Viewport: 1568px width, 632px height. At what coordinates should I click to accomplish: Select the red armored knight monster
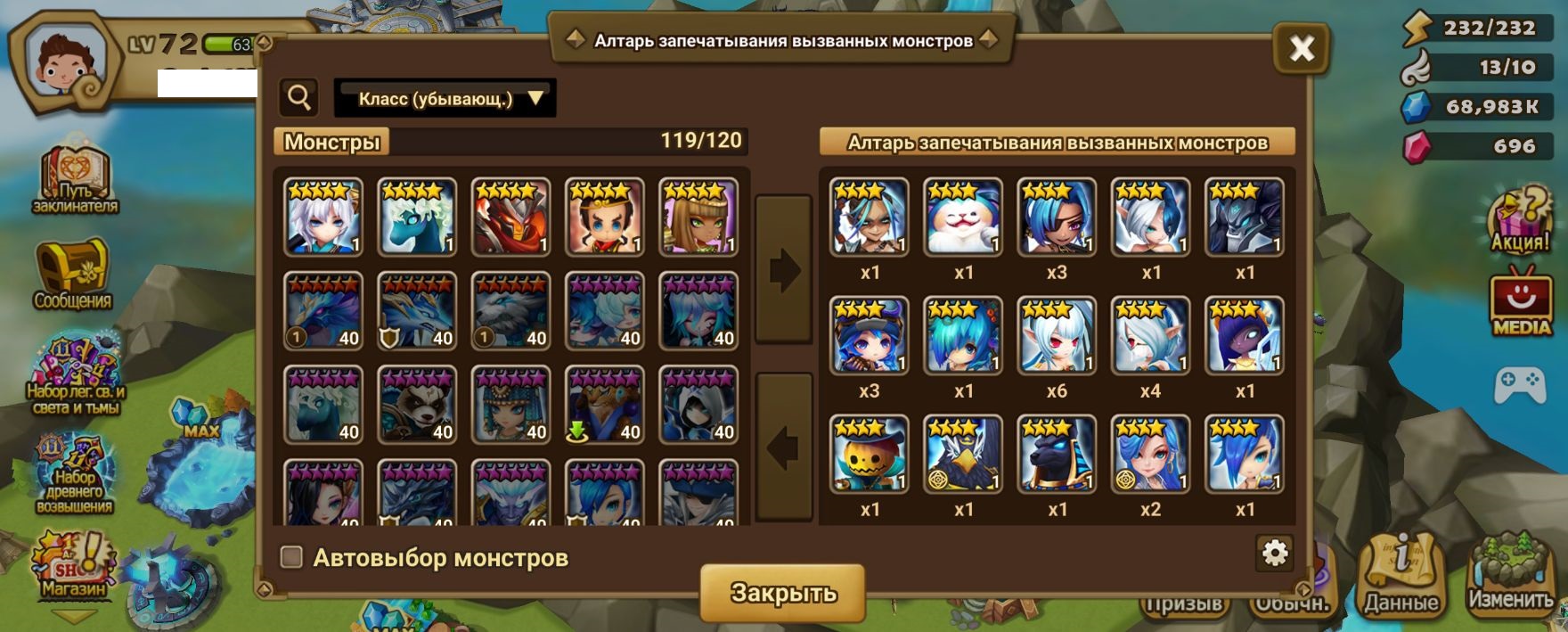(510, 217)
